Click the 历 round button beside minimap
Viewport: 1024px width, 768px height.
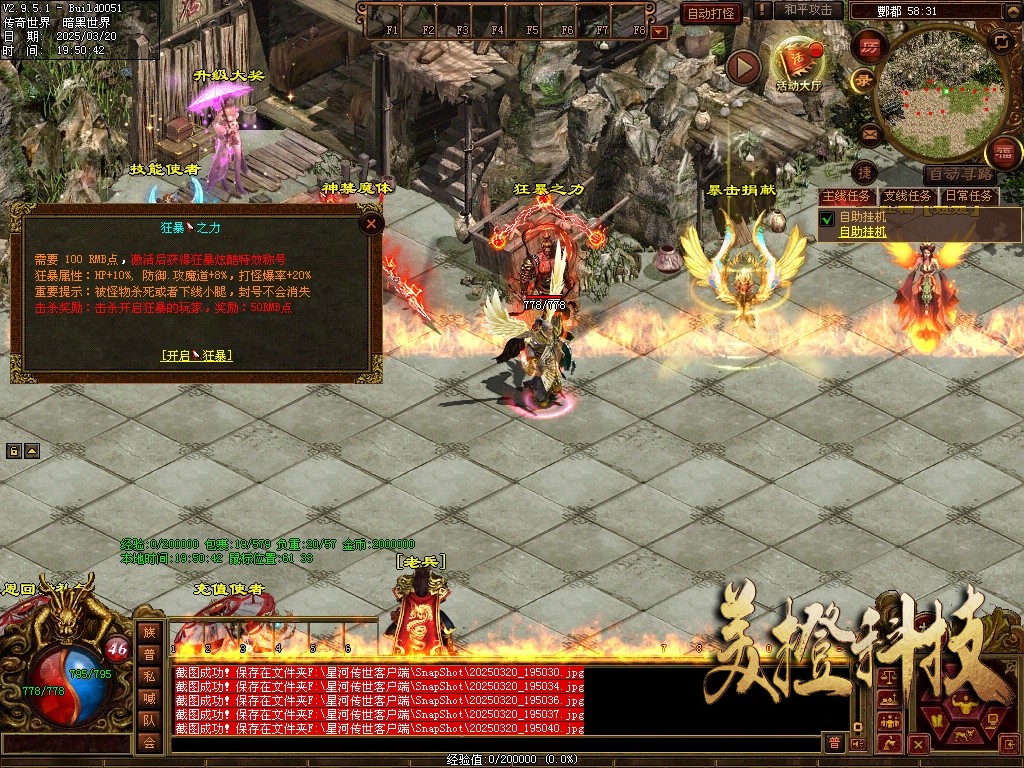coord(869,47)
